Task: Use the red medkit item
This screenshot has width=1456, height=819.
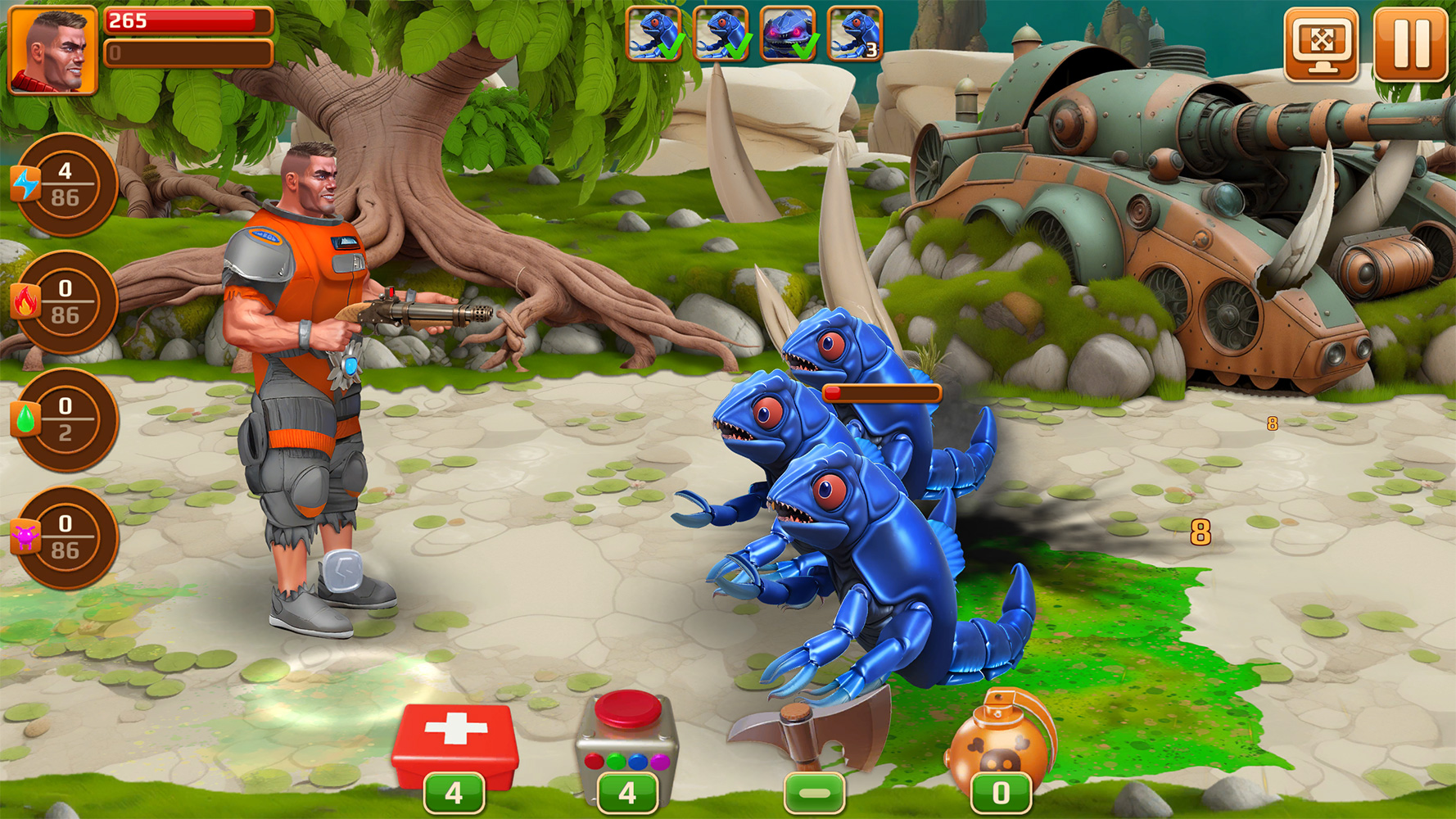Action: [x=456, y=736]
